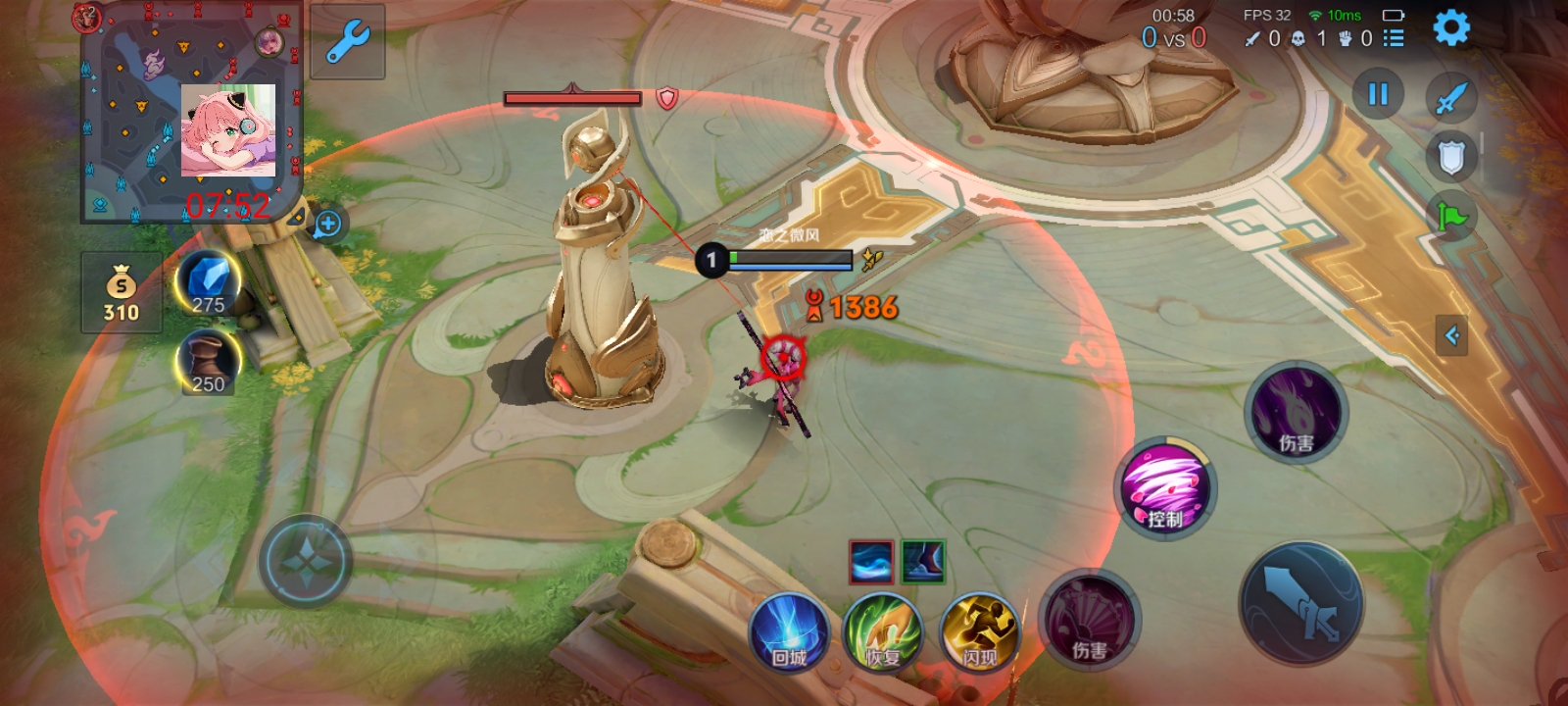
Task: Expand the side panel arrow
Action: tap(1451, 335)
